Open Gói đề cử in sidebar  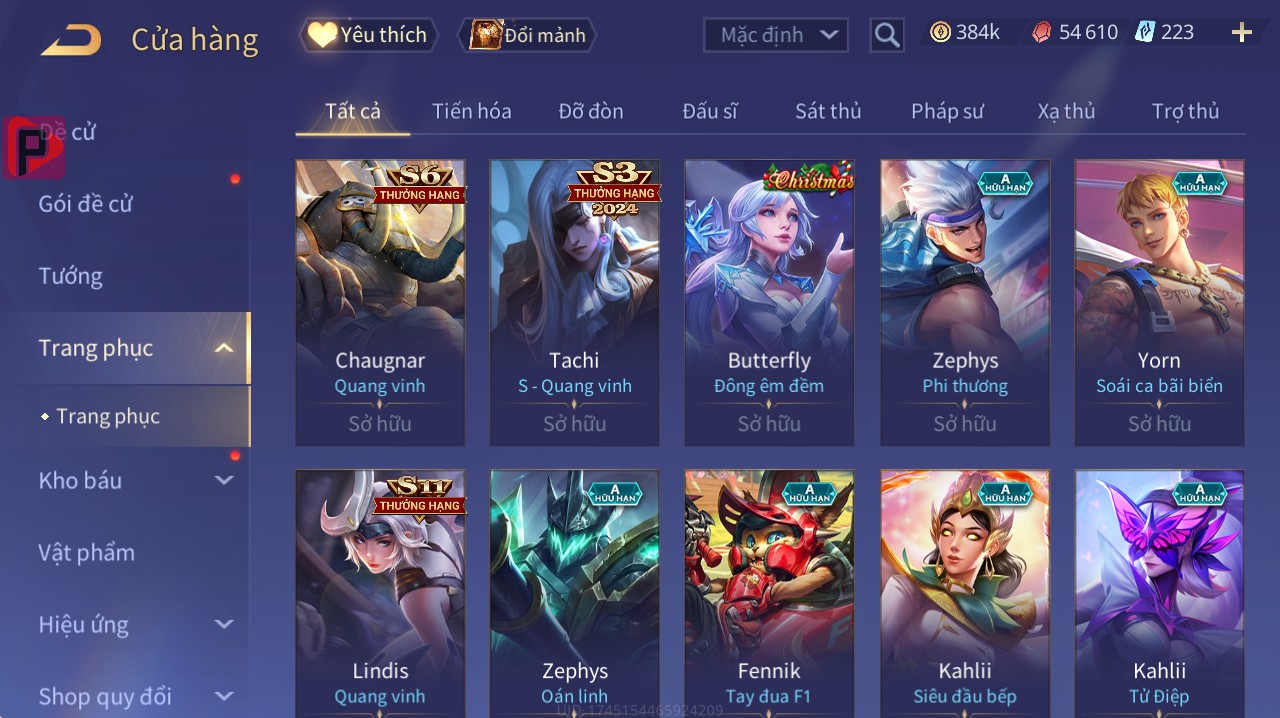click(86, 204)
